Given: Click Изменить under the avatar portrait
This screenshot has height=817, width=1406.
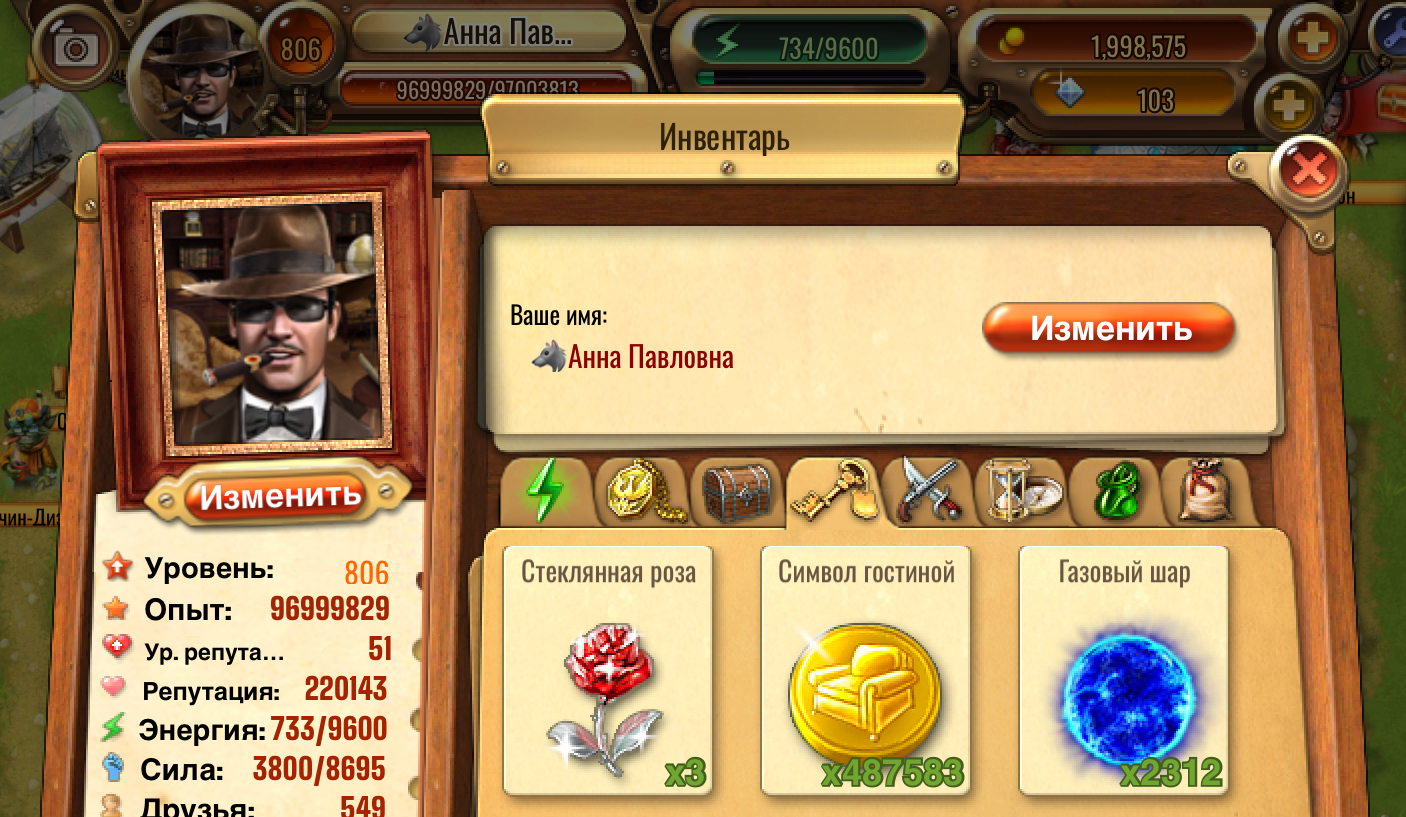Looking at the screenshot, I should point(279,494).
